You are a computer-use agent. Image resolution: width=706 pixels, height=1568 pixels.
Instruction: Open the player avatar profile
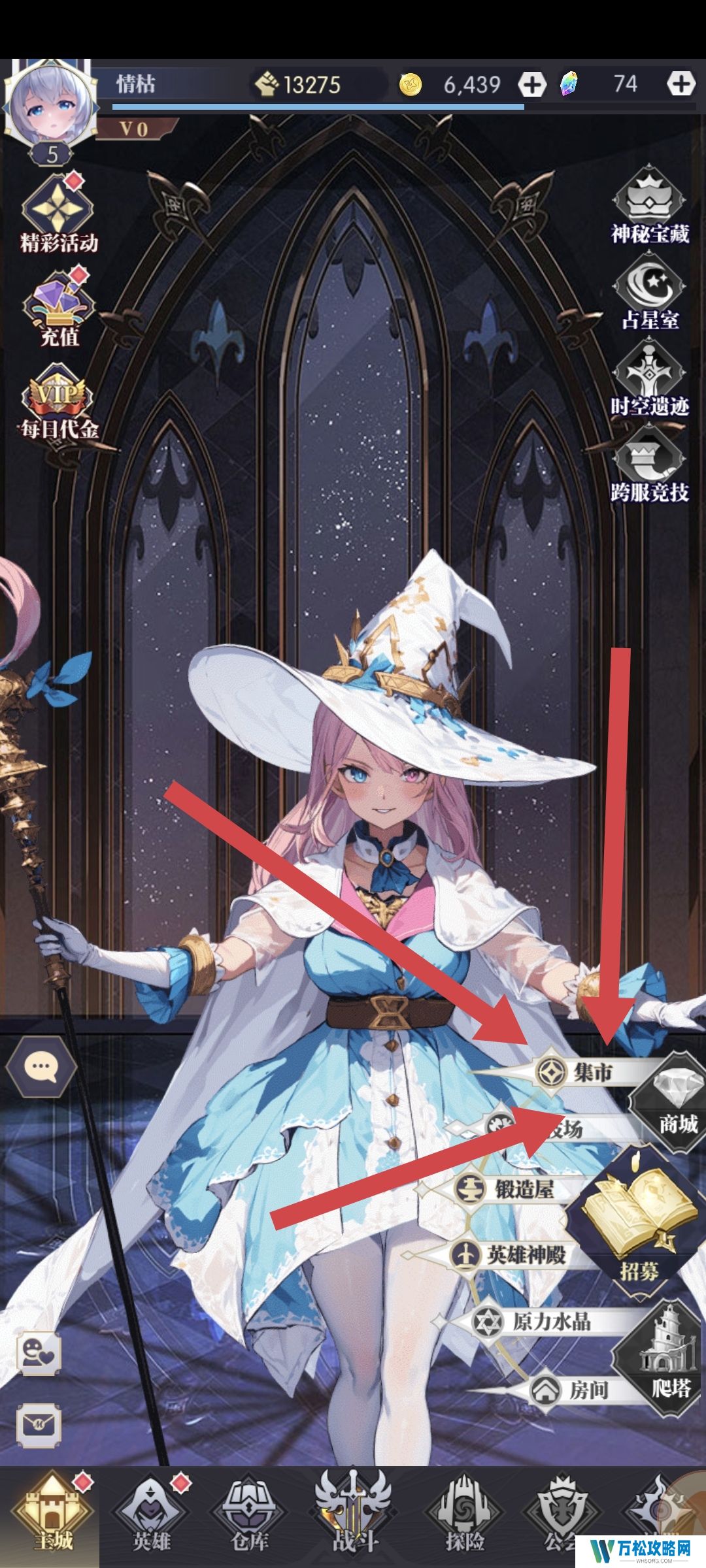click(50, 105)
